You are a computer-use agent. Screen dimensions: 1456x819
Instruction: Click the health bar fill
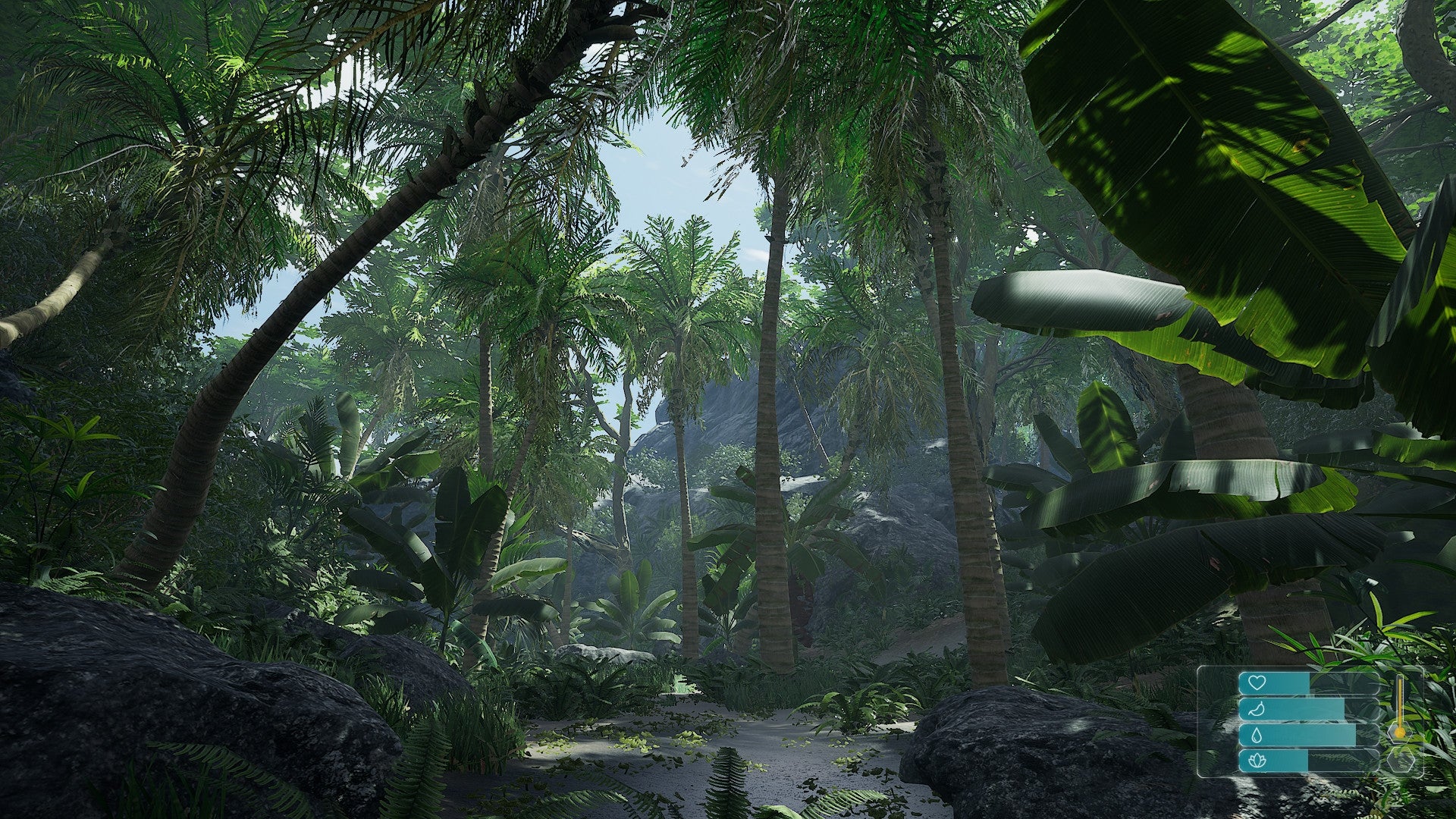pyautogui.click(x=1282, y=683)
